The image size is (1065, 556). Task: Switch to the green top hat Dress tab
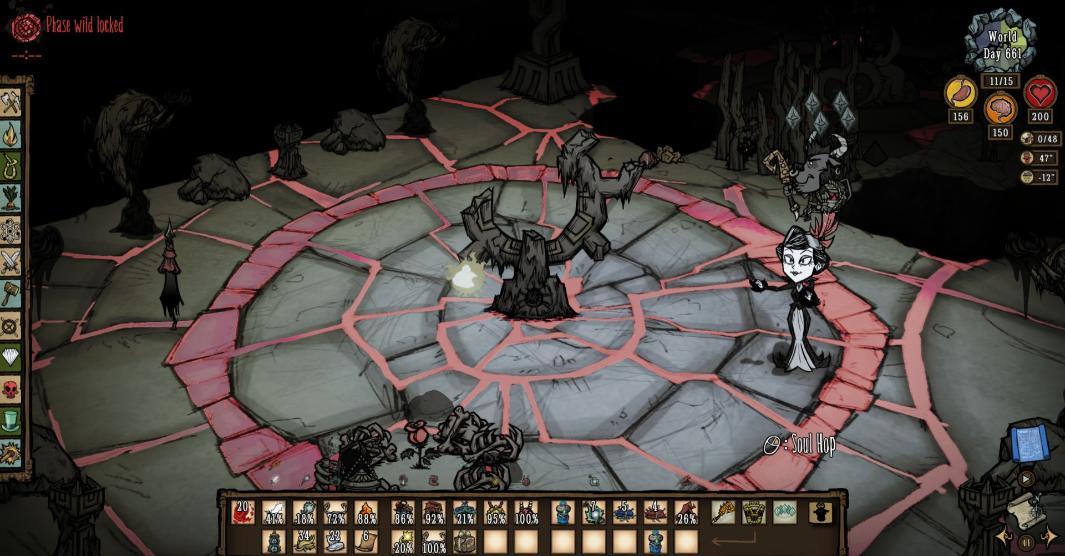click(x=12, y=420)
